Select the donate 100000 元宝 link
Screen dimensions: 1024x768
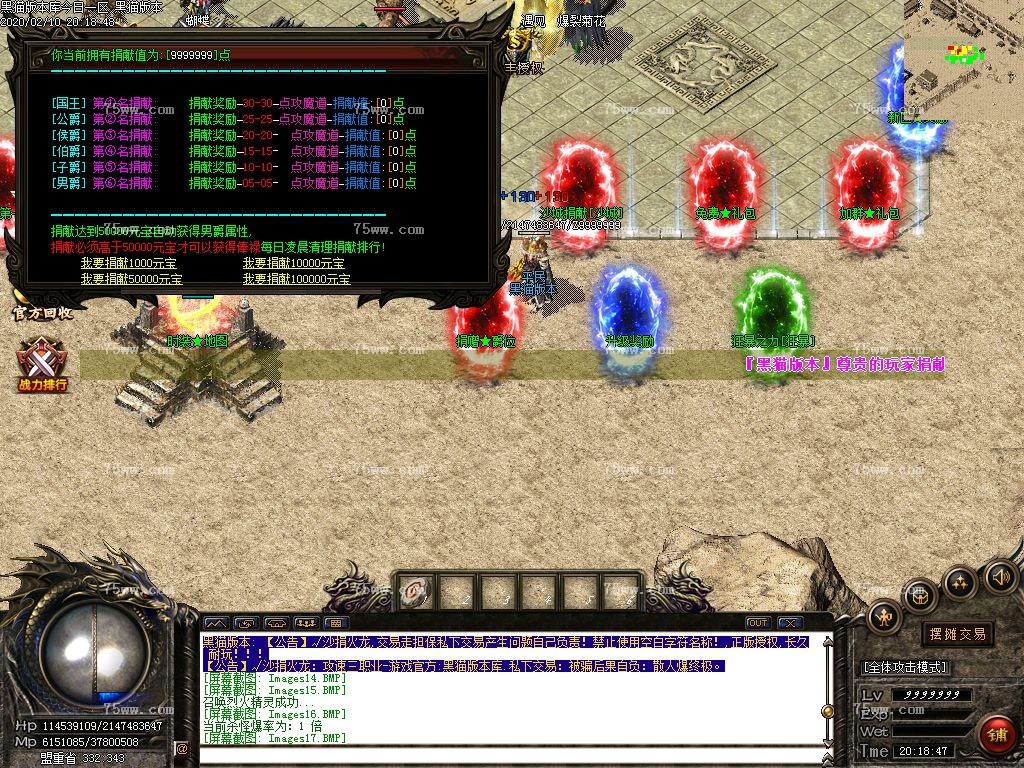pyautogui.click(x=296, y=279)
